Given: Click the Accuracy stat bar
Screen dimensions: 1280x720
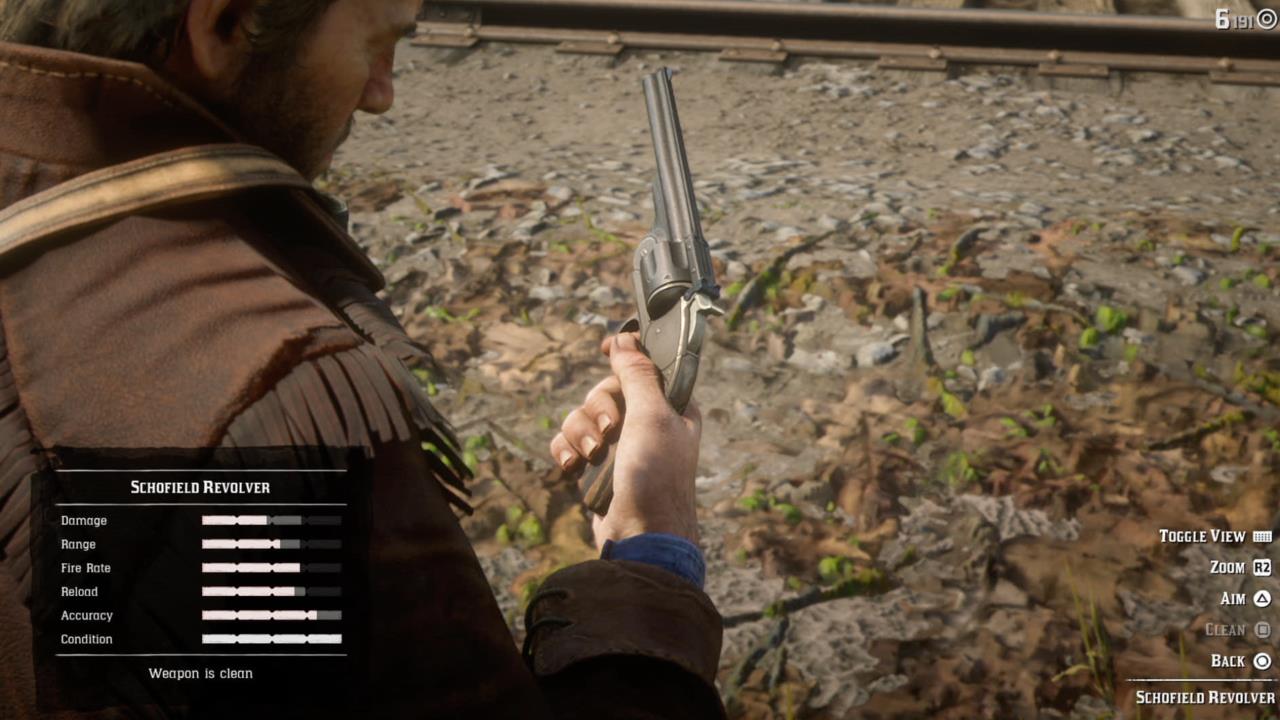Looking at the screenshot, I should tap(270, 615).
